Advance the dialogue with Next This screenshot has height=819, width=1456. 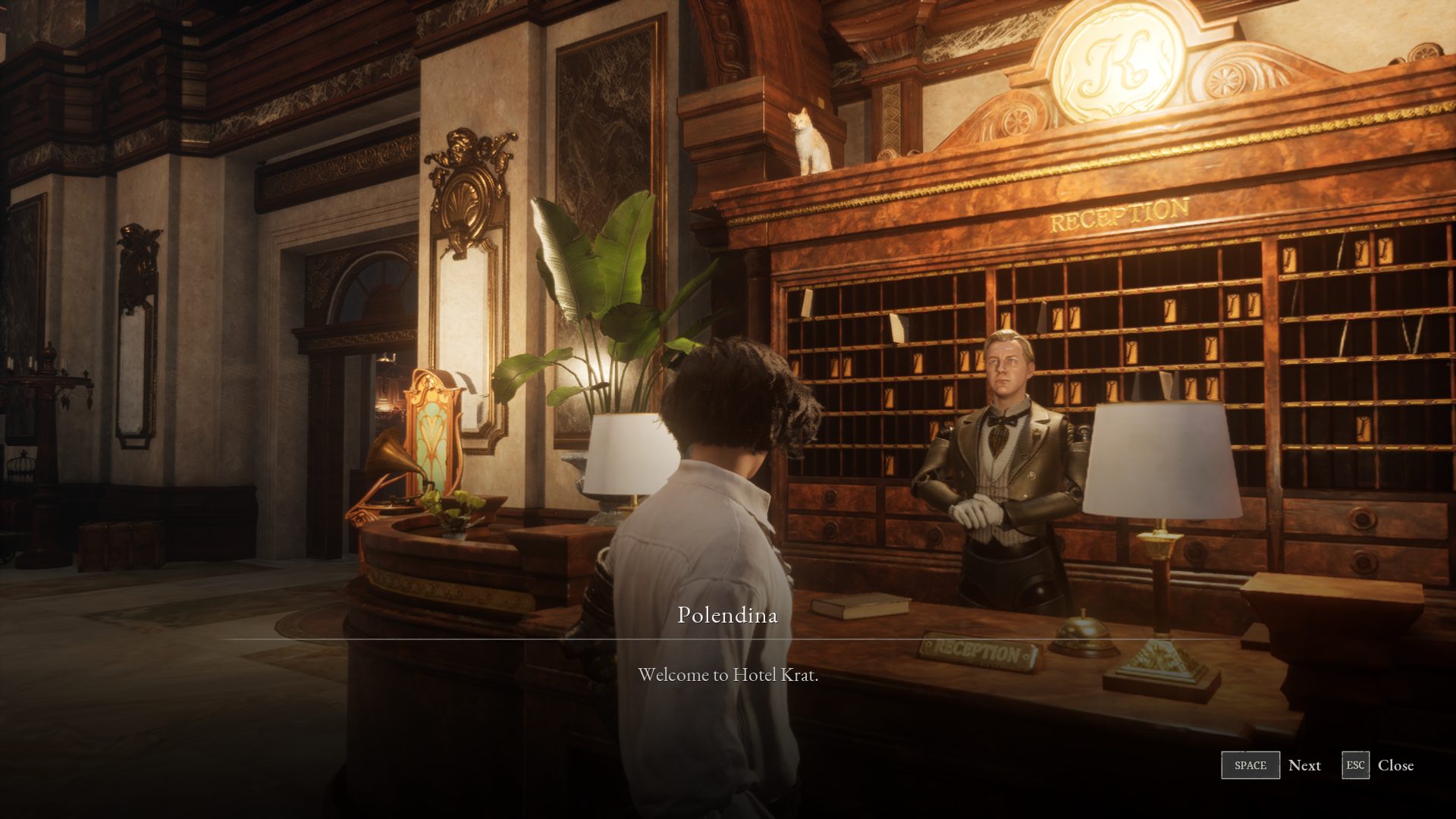point(1272,765)
